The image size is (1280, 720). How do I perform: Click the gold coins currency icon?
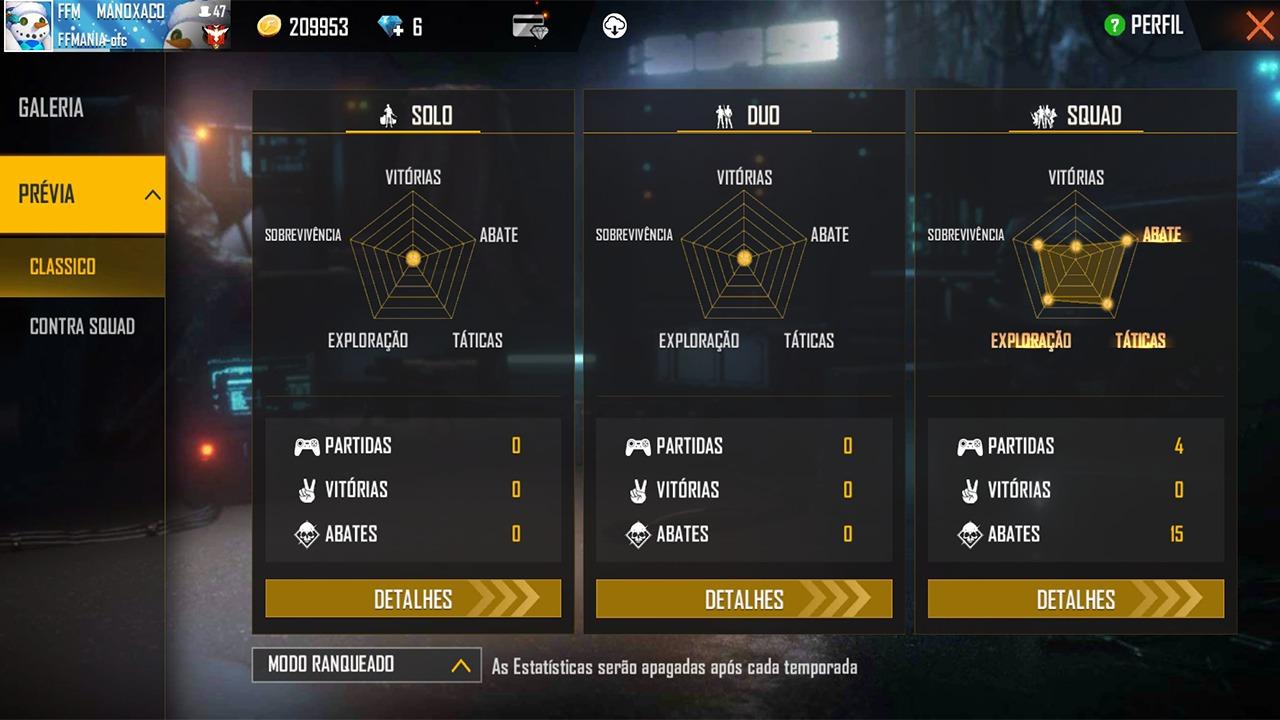pyautogui.click(x=268, y=27)
